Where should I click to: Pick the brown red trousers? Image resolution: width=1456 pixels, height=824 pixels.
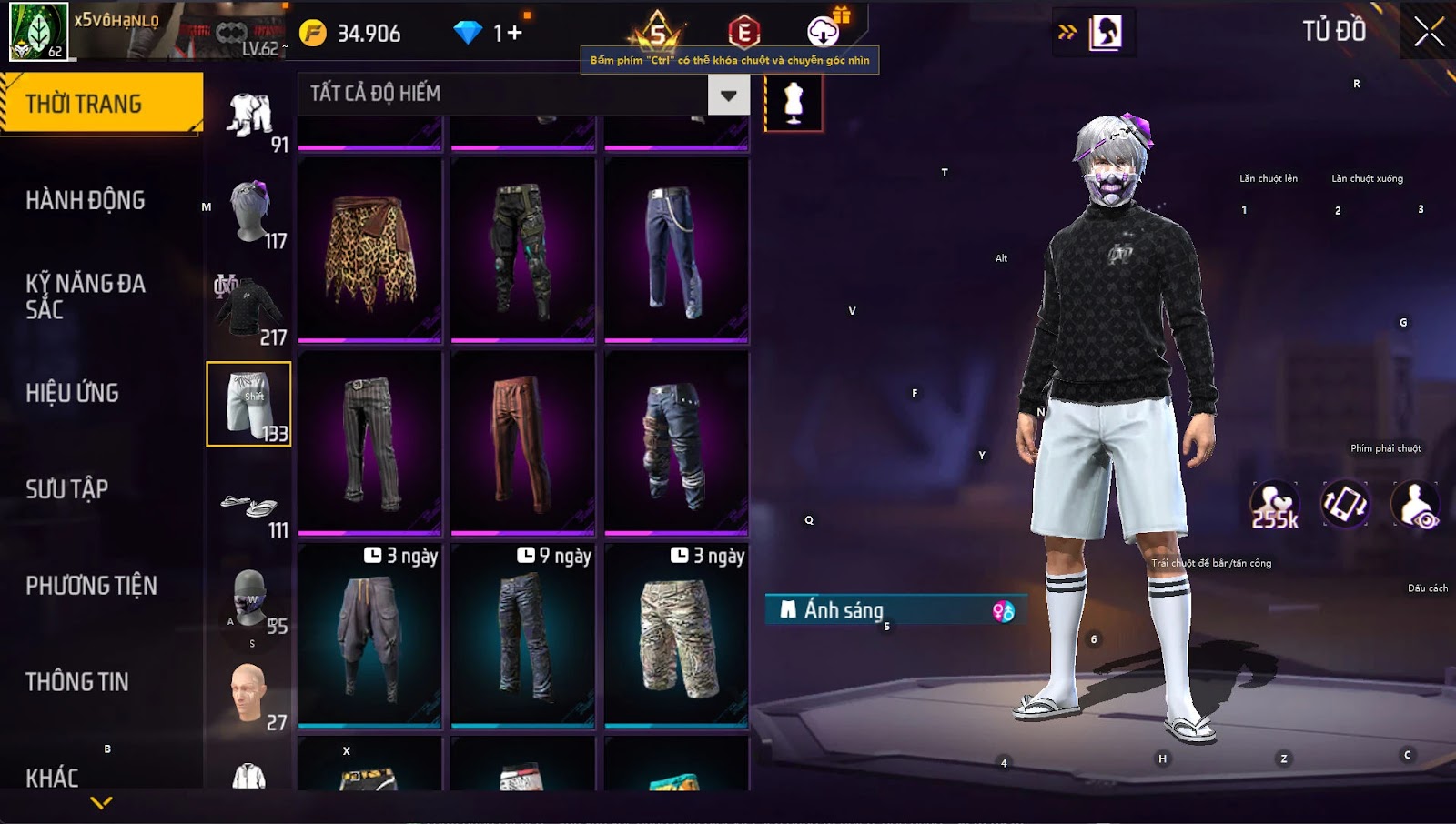click(x=523, y=443)
